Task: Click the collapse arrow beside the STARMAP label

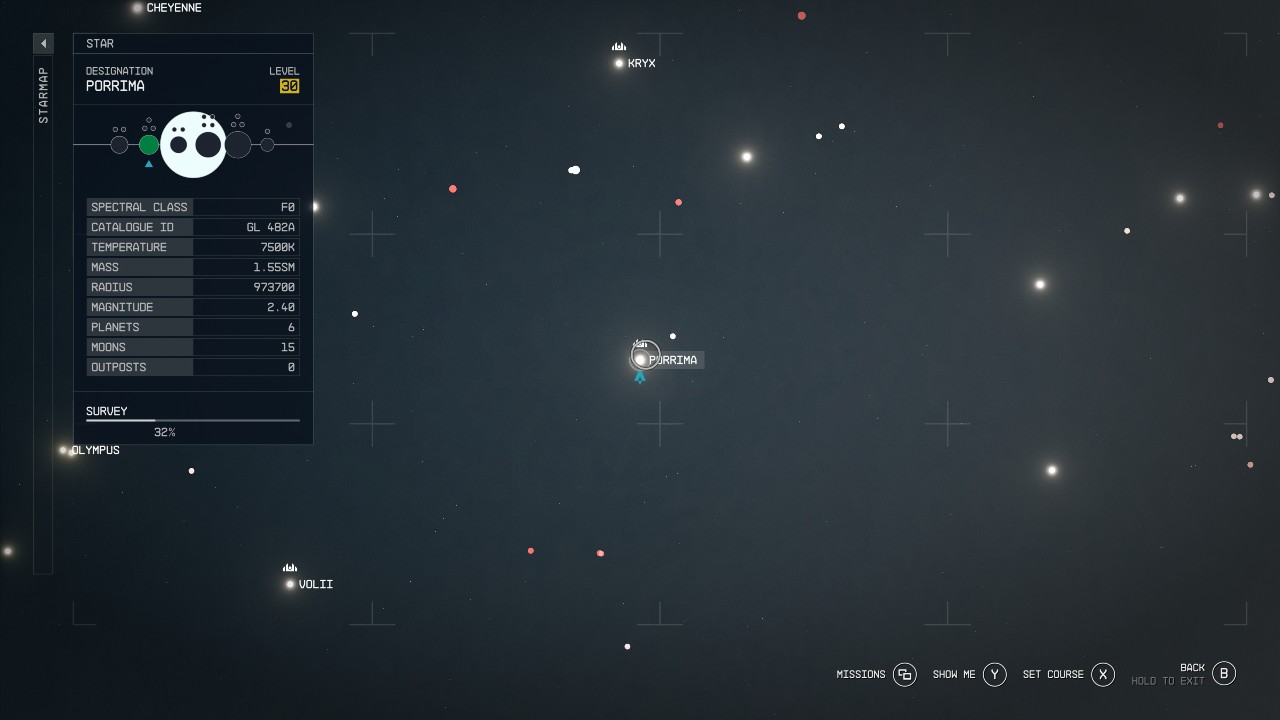Action: (42, 43)
